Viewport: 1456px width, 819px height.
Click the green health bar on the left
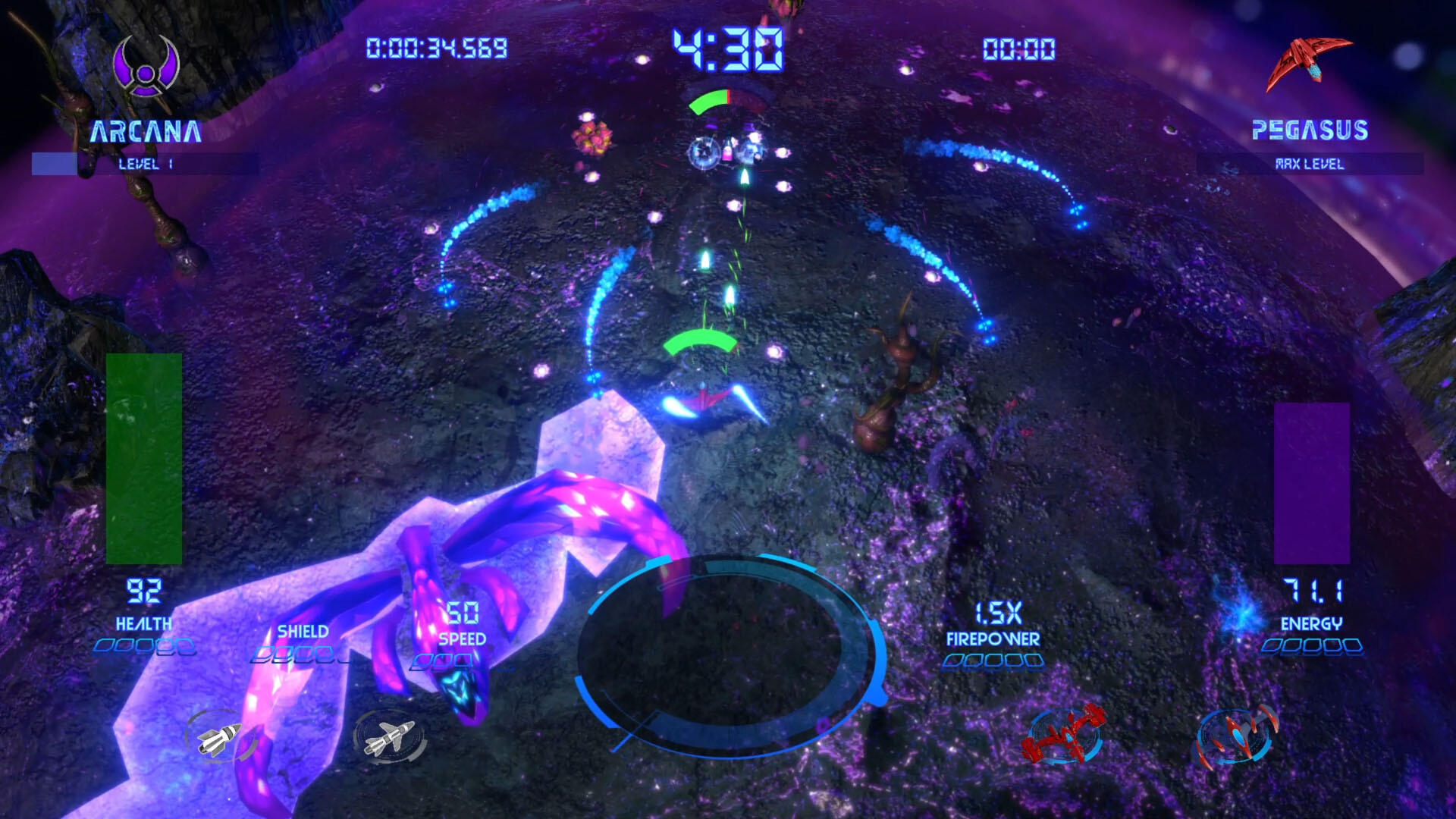[146, 459]
